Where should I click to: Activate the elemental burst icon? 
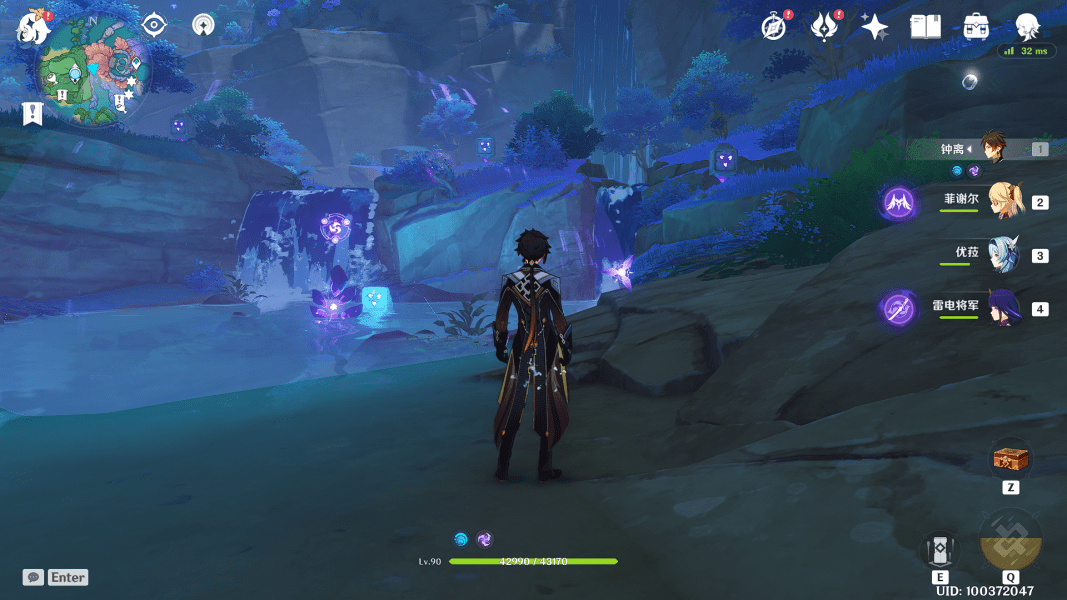(x=1010, y=540)
